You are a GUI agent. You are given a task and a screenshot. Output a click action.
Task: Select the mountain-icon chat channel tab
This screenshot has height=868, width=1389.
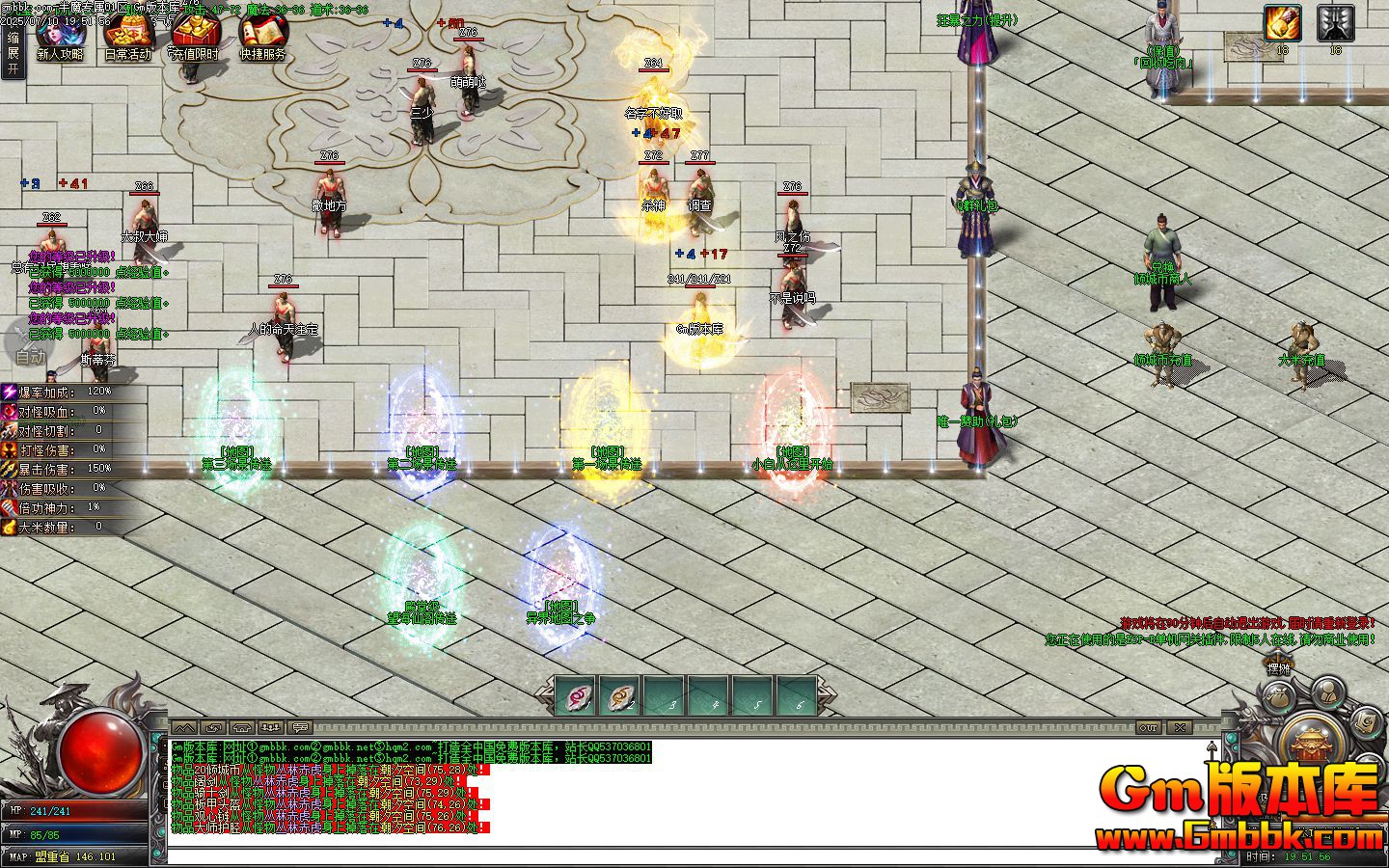[x=185, y=727]
